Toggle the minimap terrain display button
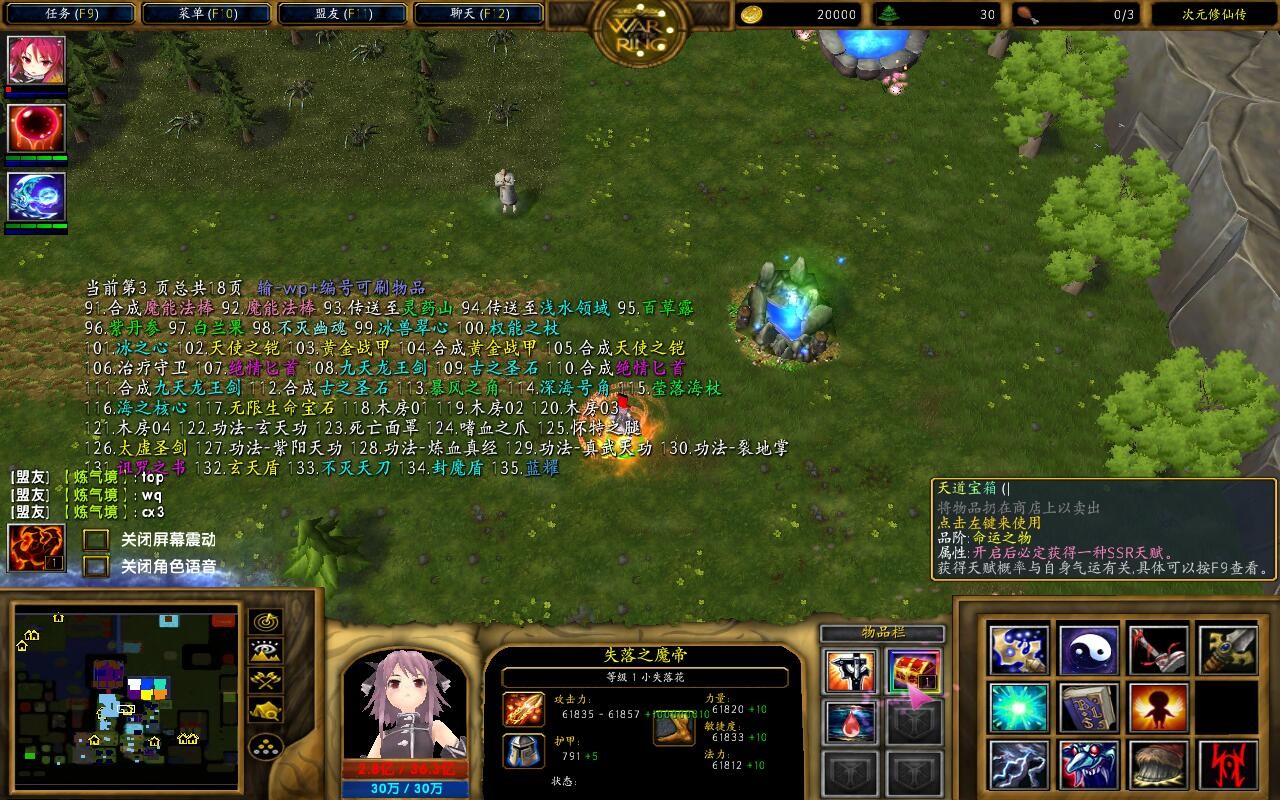 click(265, 652)
